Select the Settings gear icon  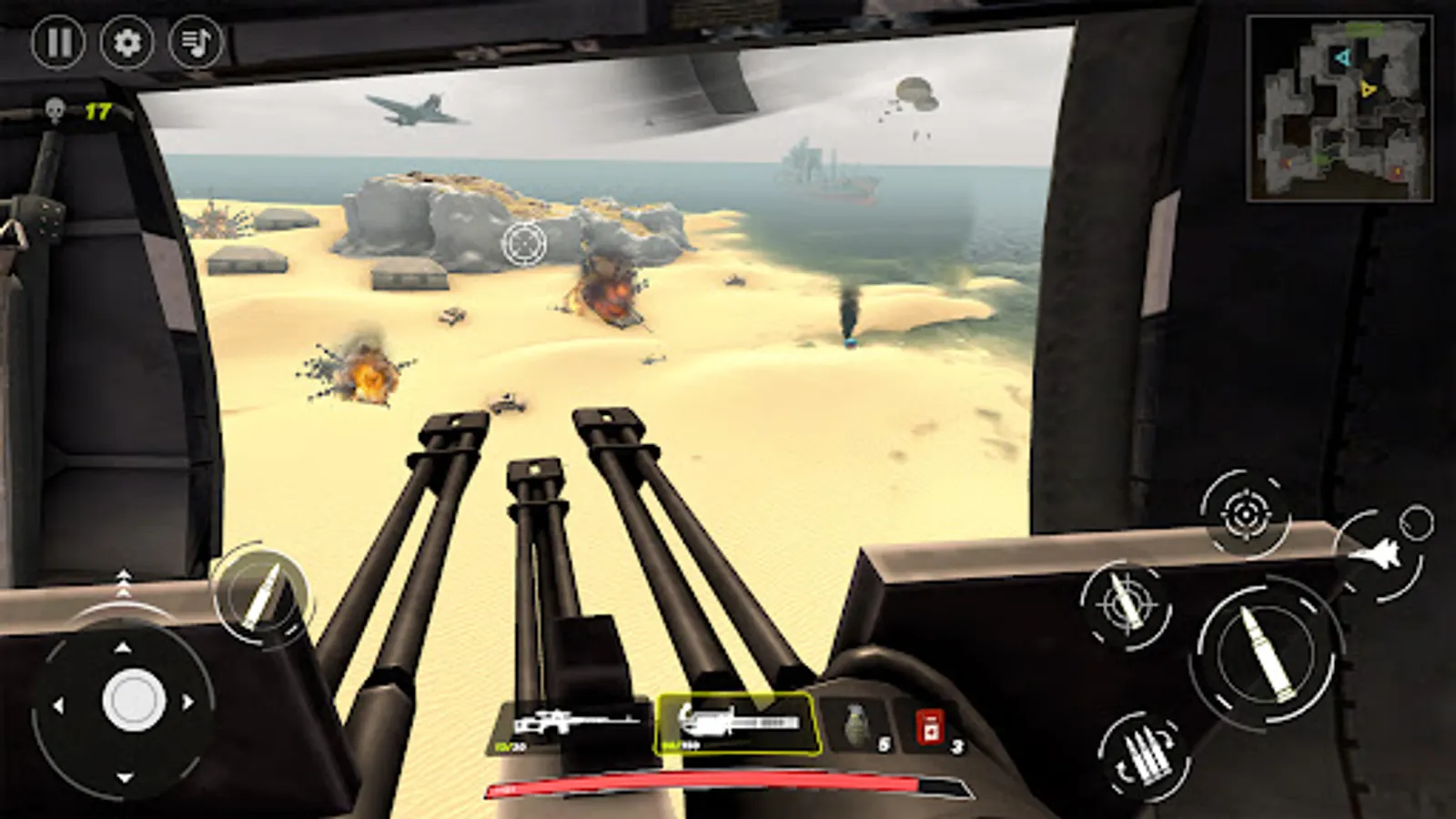coord(127,42)
